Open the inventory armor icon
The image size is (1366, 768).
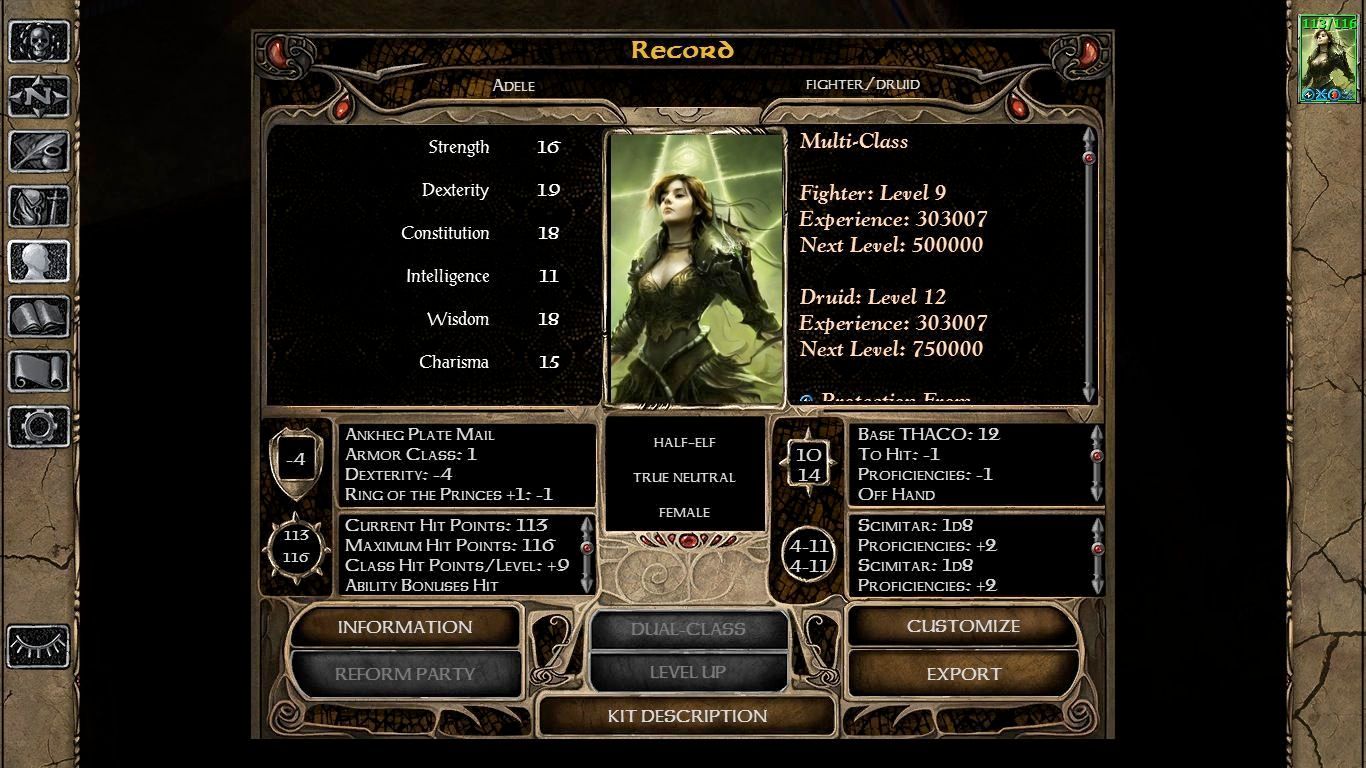[39, 207]
